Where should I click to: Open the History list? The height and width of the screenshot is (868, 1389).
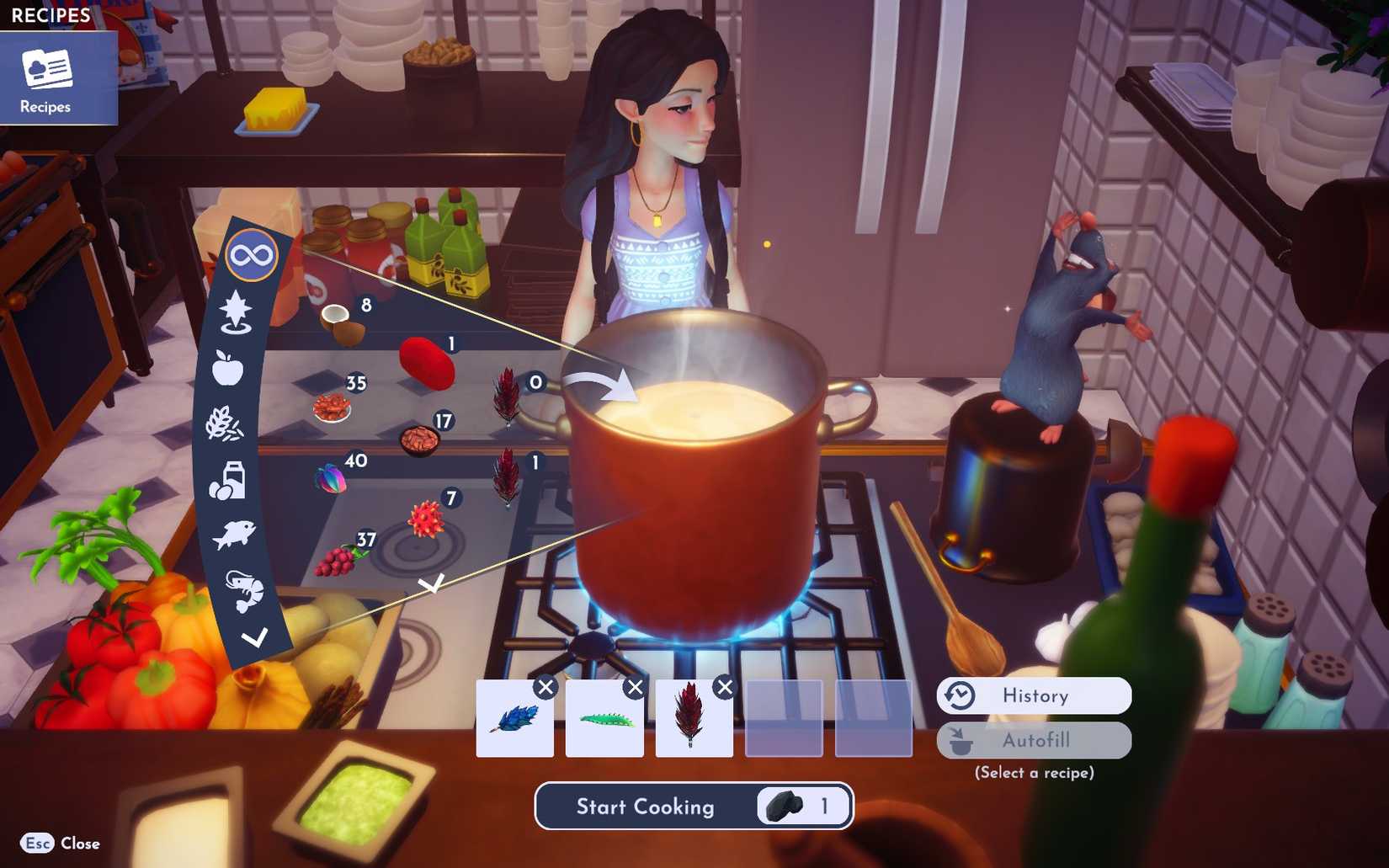1033,695
